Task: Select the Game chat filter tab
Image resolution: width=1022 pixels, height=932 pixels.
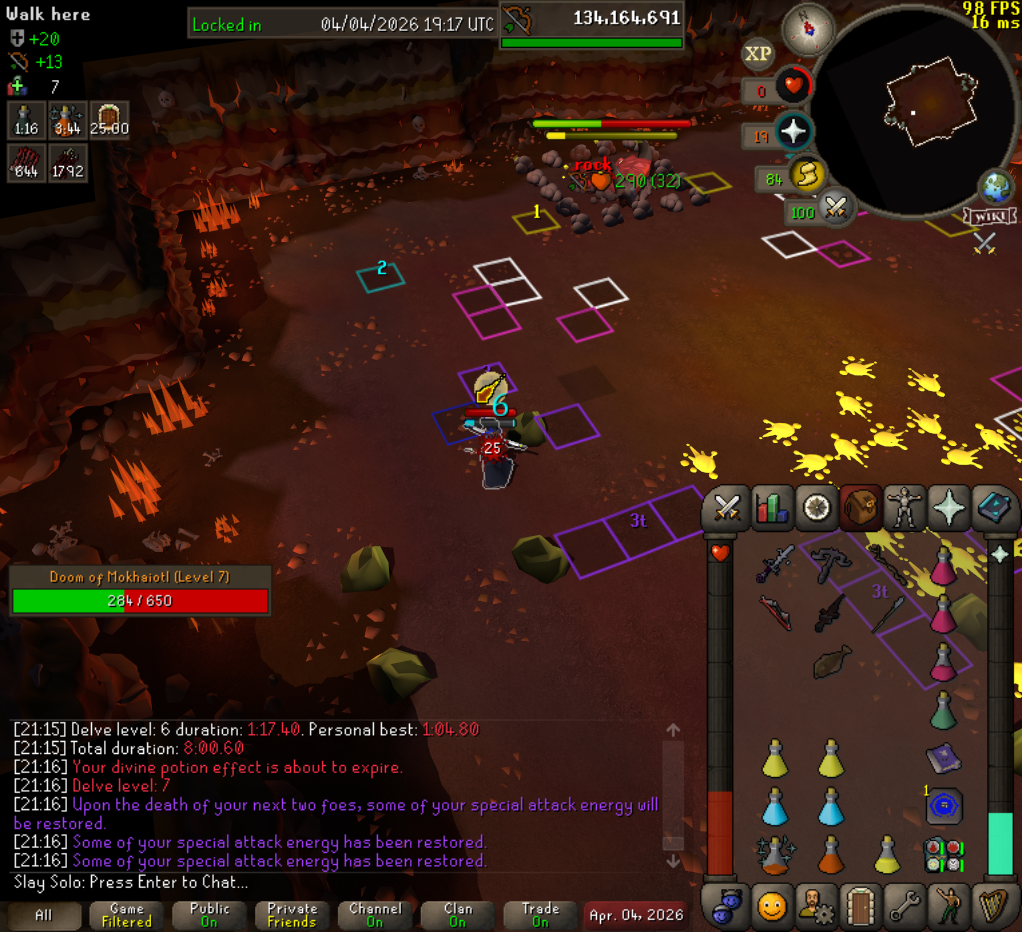Action: pos(127,914)
